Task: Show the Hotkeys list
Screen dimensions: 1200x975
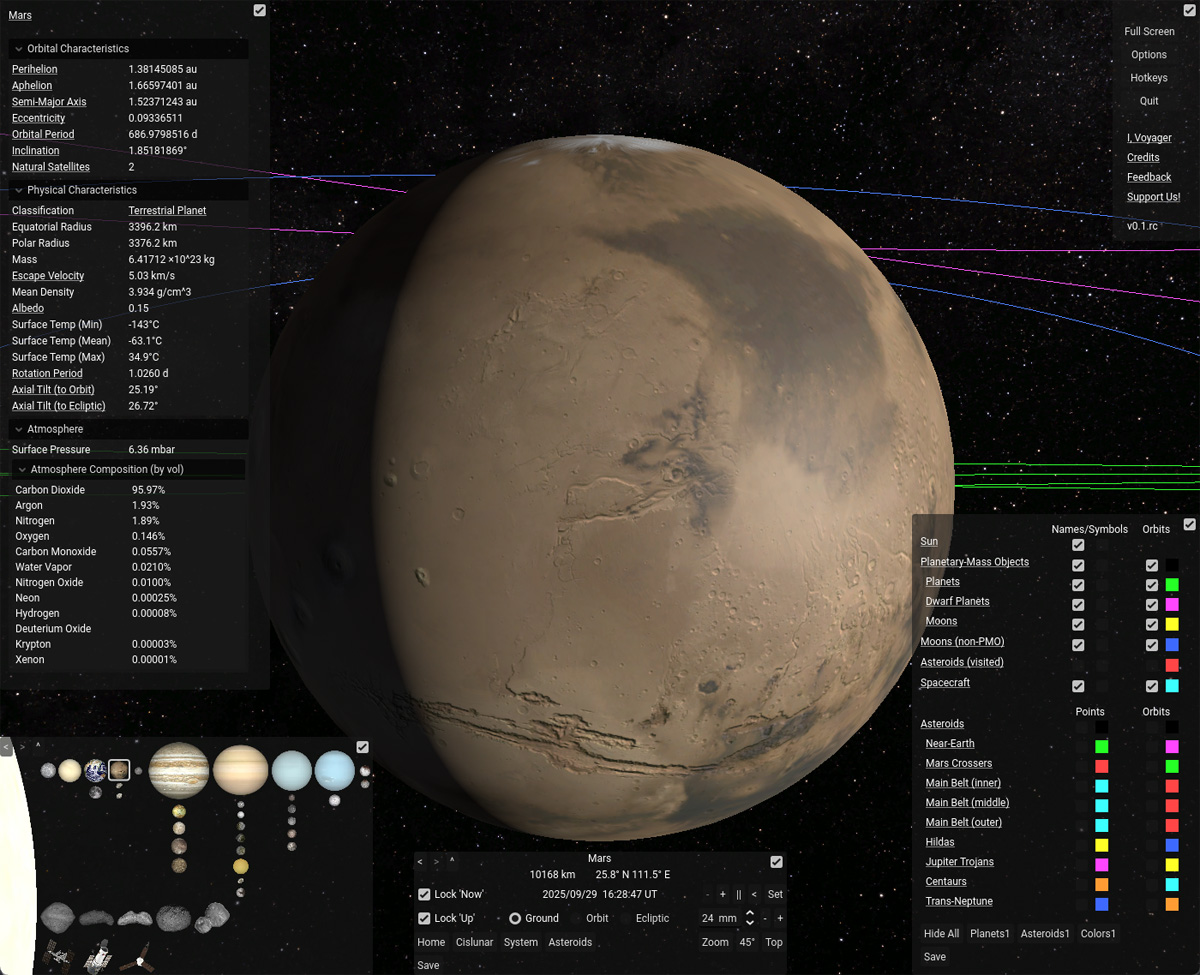Action: click(x=1149, y=78)
